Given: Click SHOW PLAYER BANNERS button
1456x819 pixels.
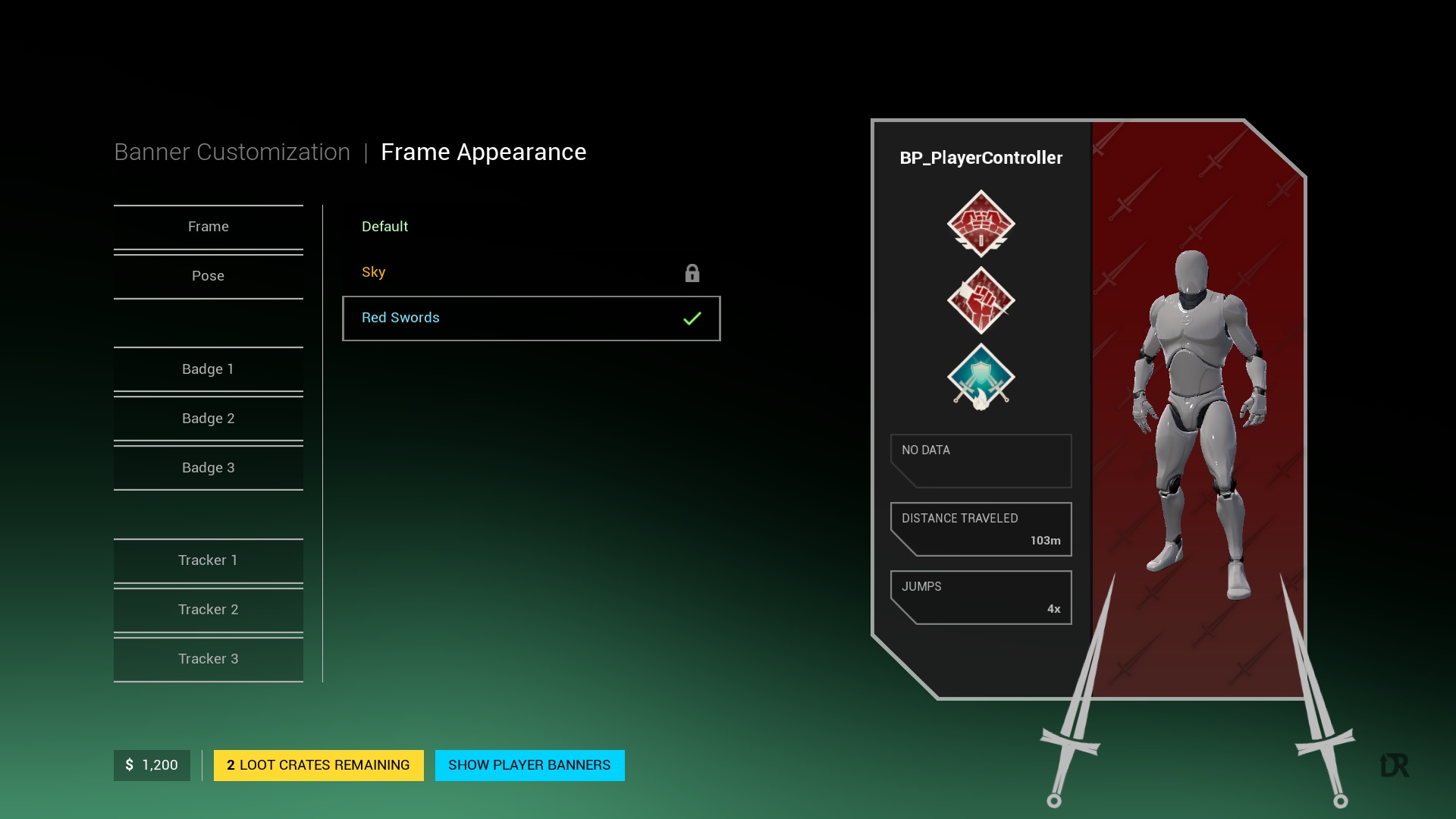Looking at the screenshot, I should pyautogui.click(x=529, y=765).
